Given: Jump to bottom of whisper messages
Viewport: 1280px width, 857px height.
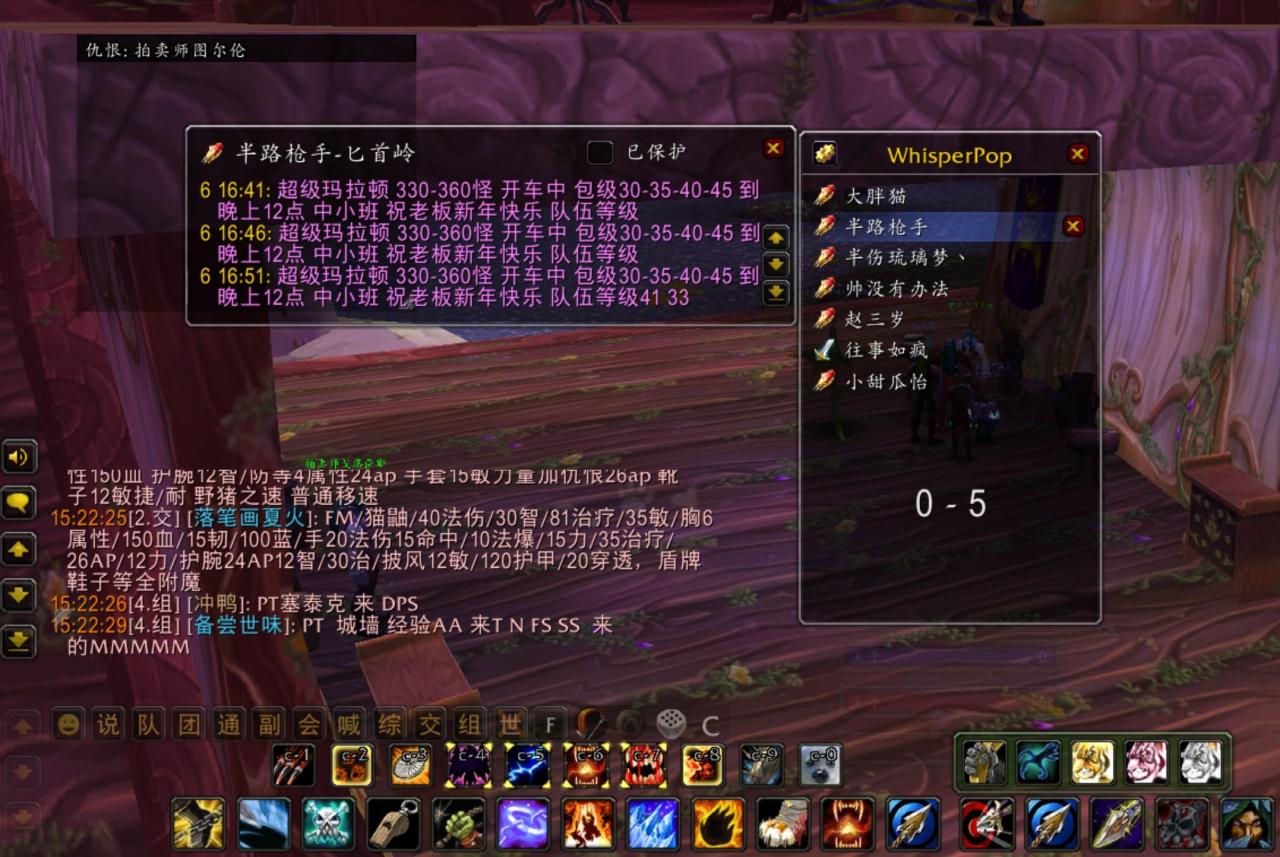Looking at the screenshot, I should pyautogui.click(x=776, y=293).
